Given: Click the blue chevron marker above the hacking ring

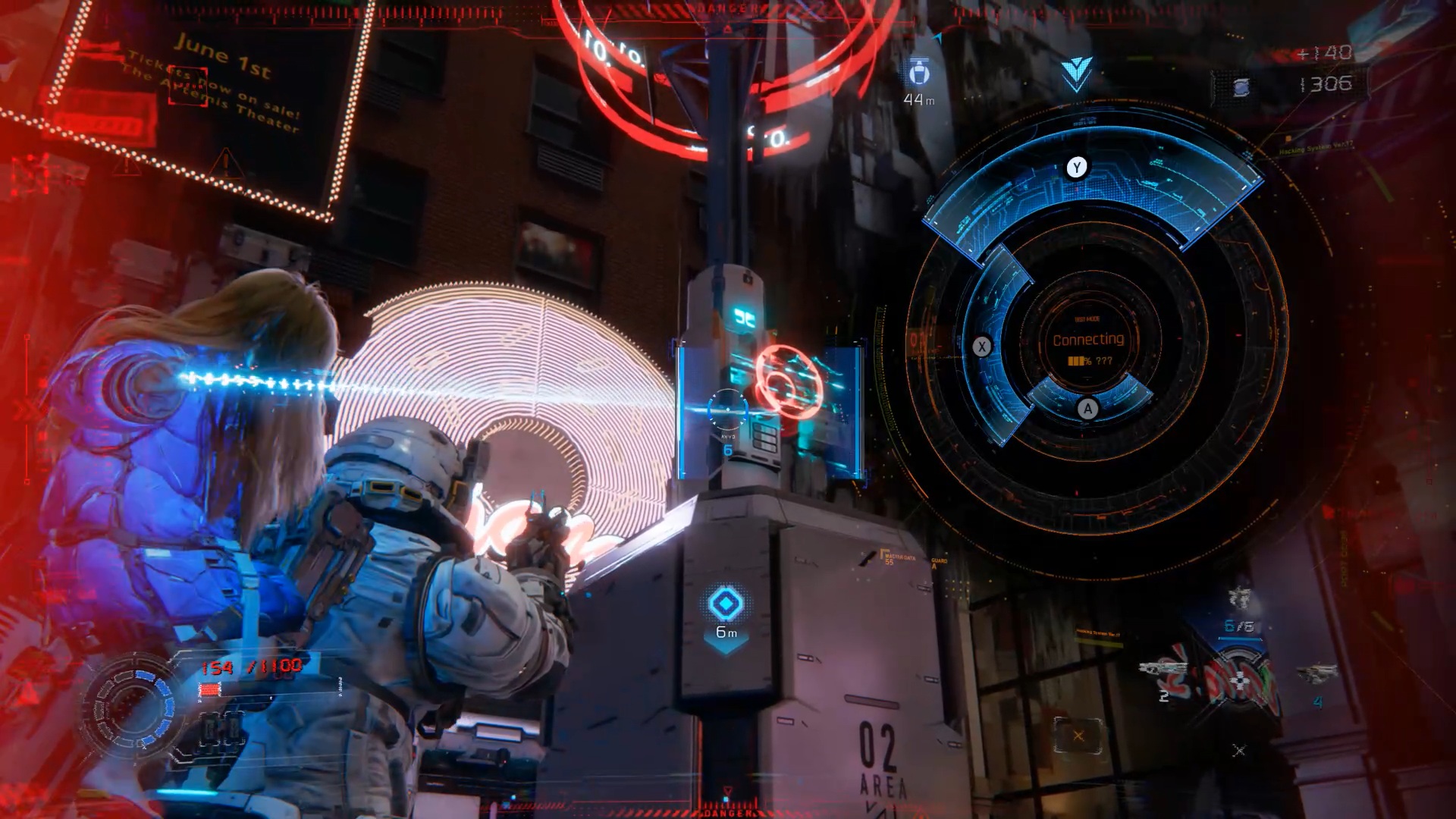Looking at the screenshot, I should click(1076, 73).
